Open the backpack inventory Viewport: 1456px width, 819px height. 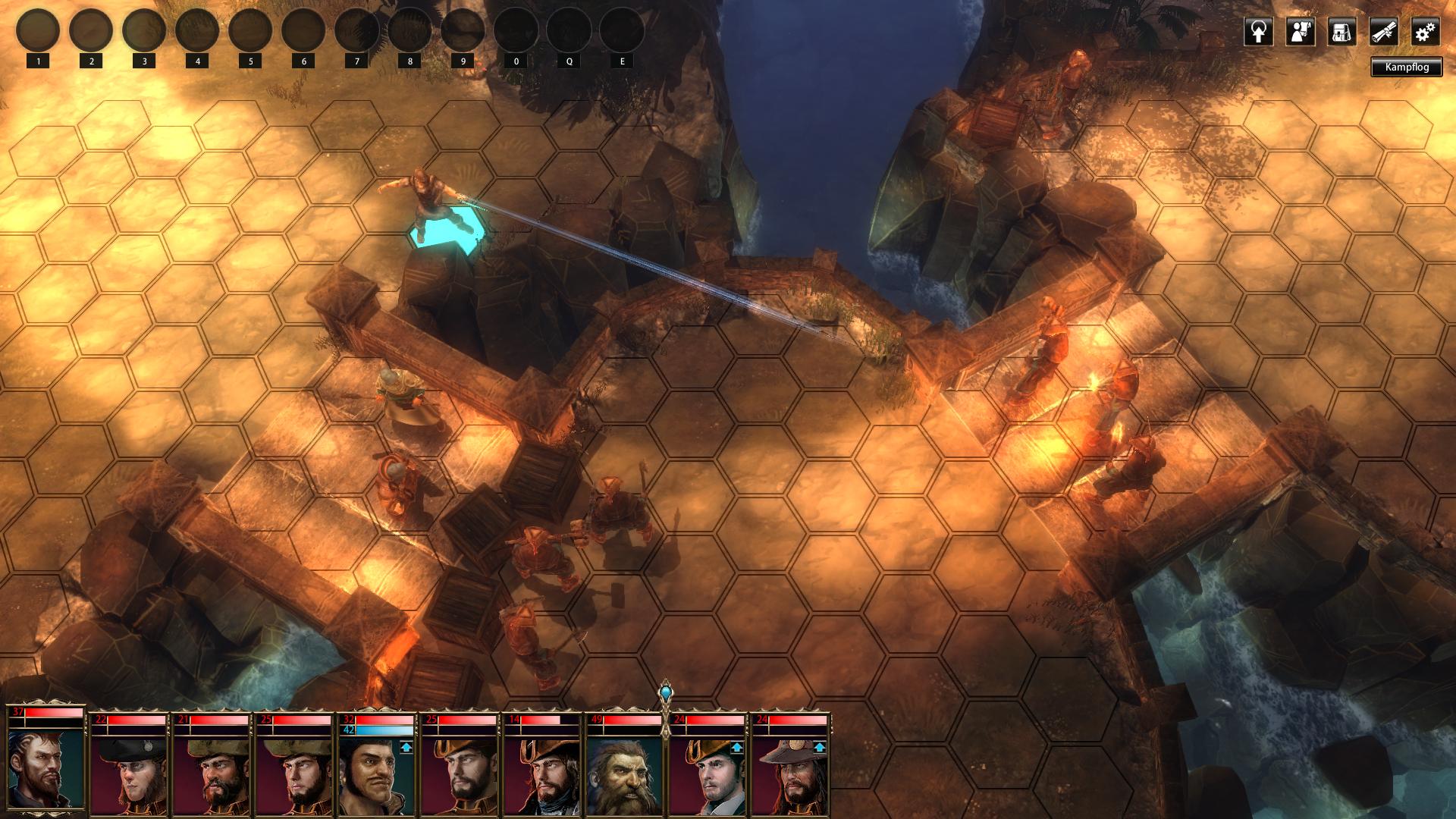point(1341,33)
